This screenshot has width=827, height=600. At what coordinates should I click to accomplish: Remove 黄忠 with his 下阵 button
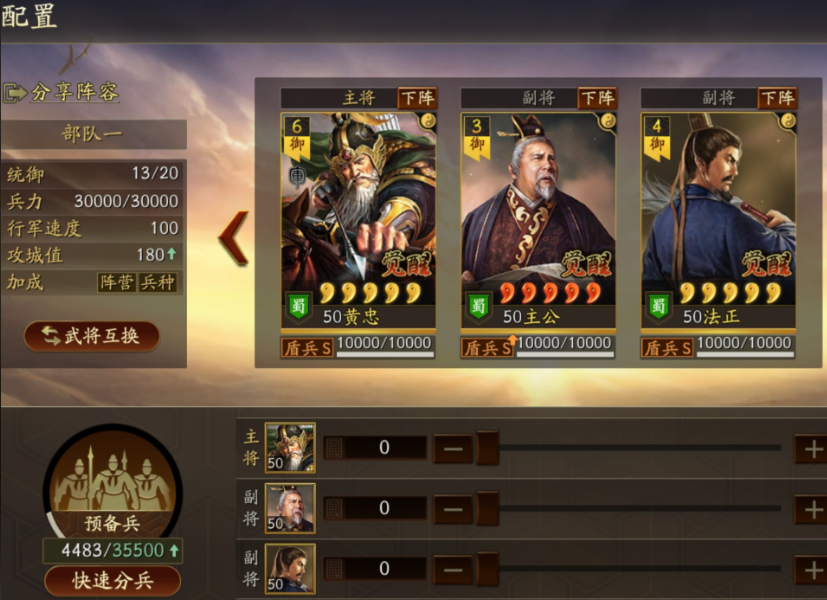click(417, 98)
